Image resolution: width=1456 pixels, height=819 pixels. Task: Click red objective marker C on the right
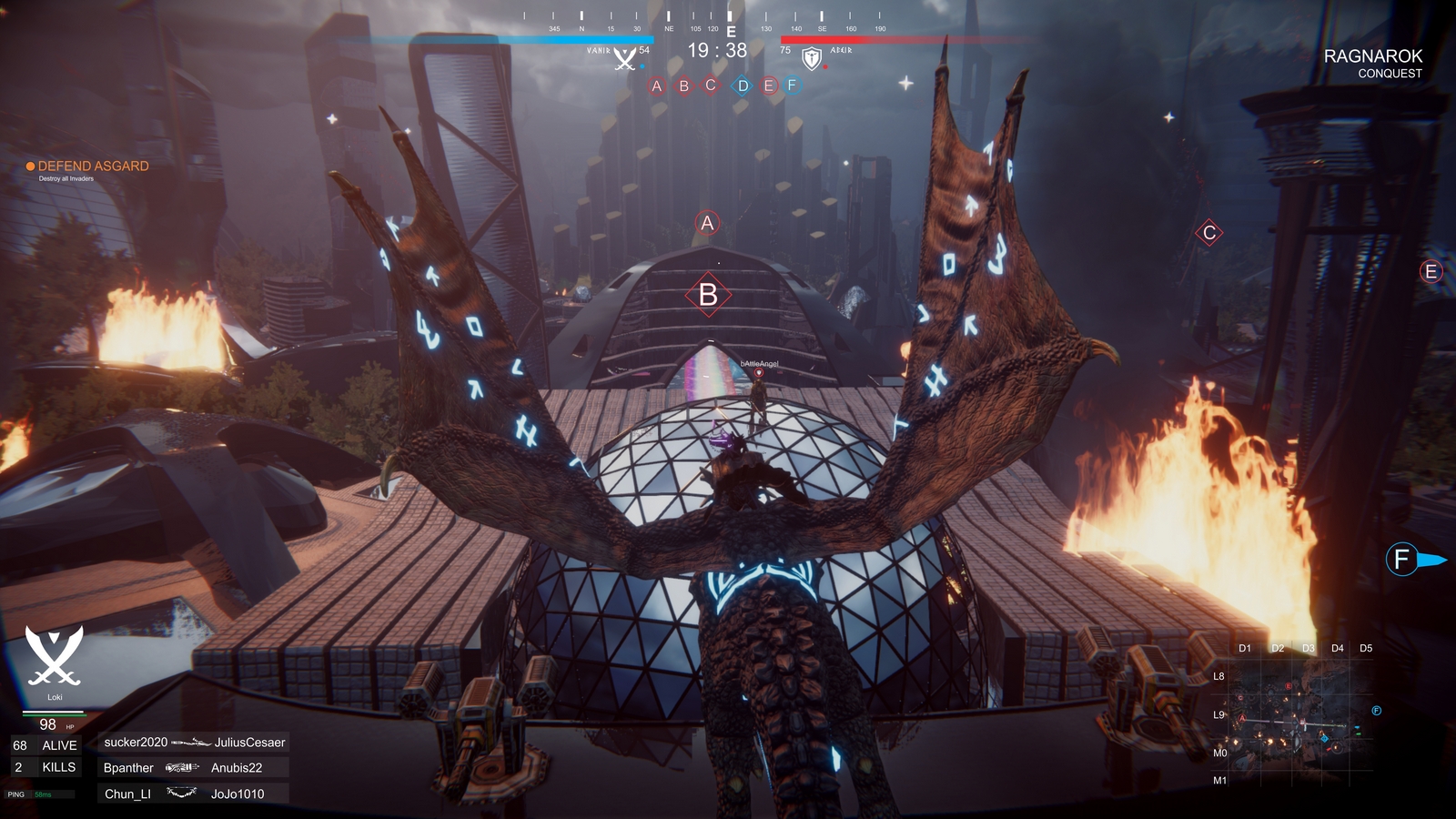pos(1208,232)
